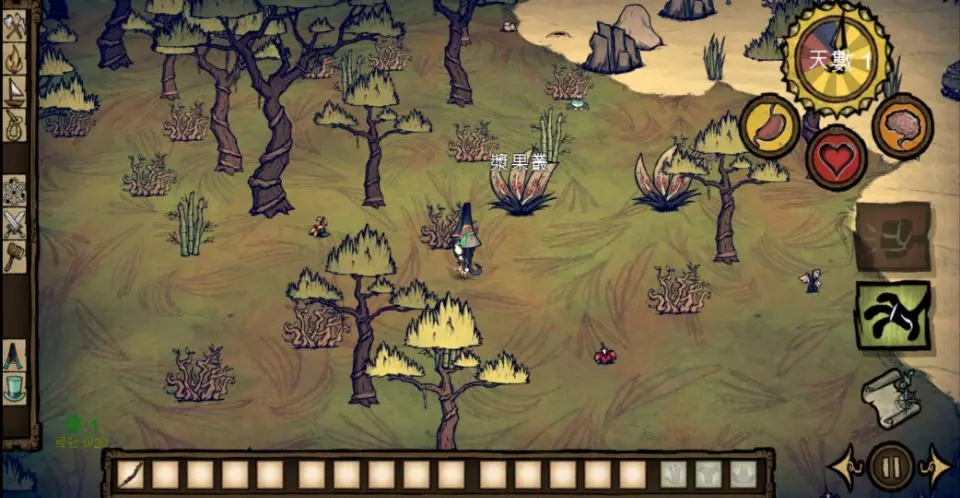
Task: Open the Nautical sailboat crafting tab
Action: pos(16,92)
